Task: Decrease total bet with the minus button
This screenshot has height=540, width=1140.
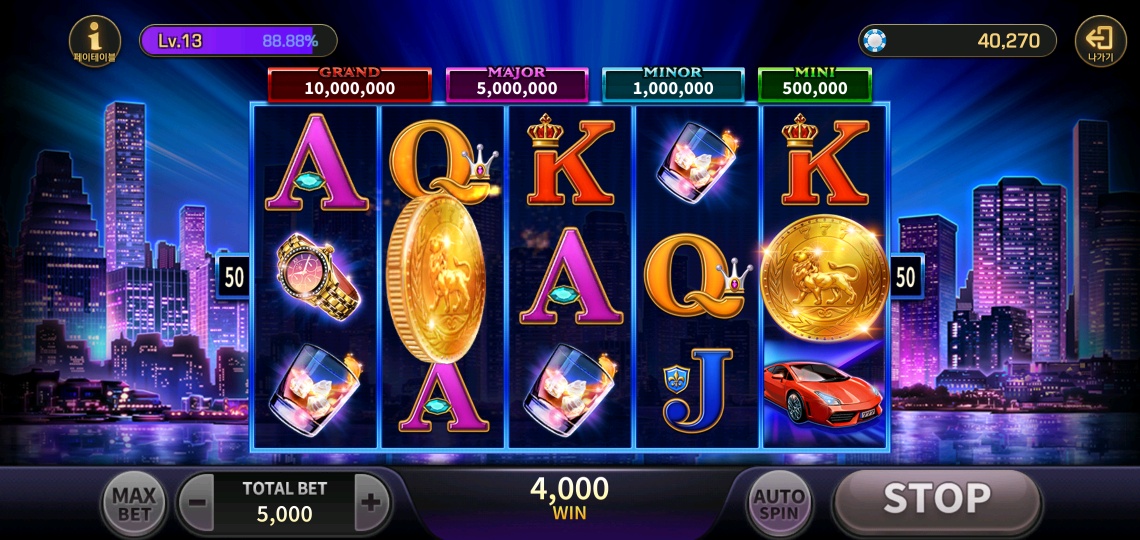Action: [198, 502]
